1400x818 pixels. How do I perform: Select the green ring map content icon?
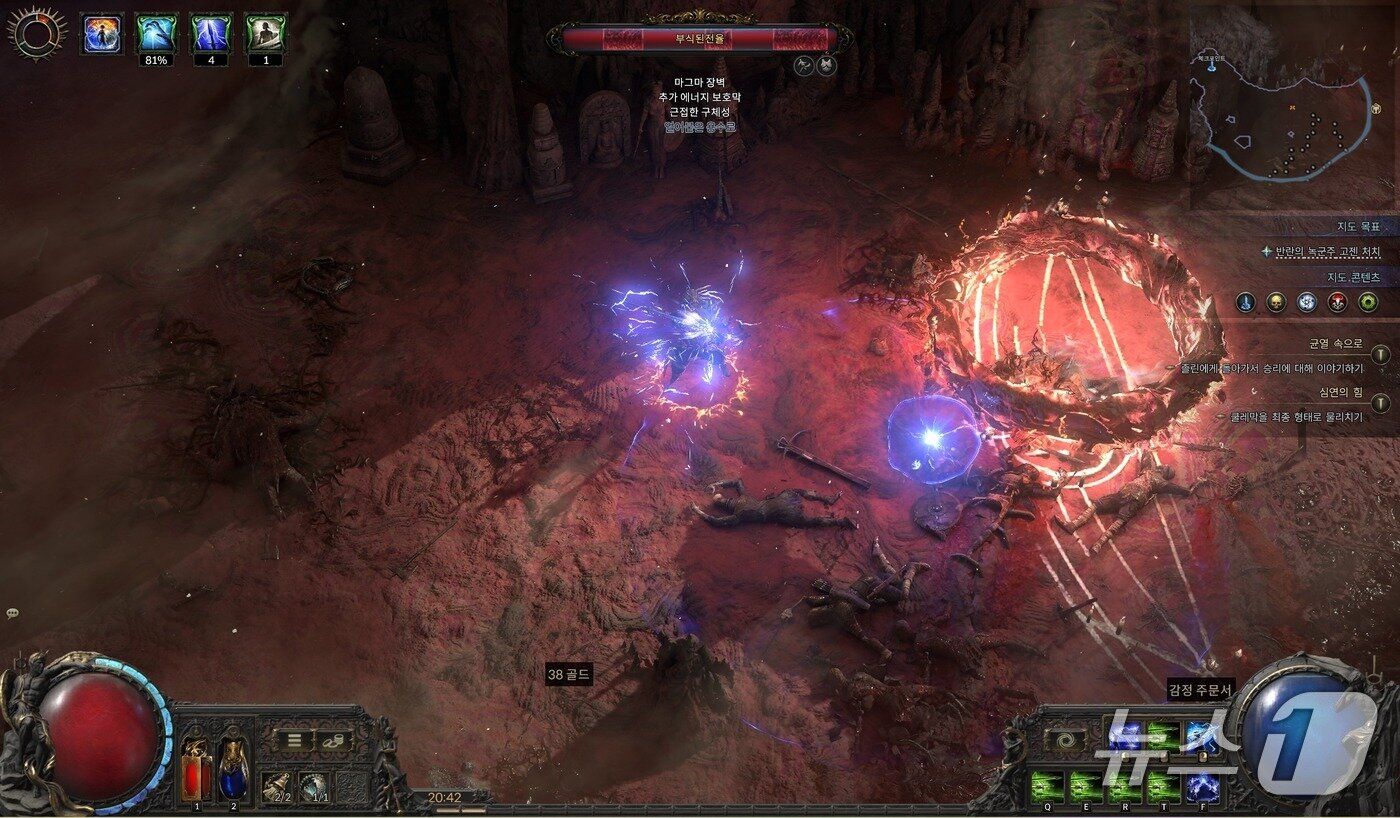coord(1368,301)
